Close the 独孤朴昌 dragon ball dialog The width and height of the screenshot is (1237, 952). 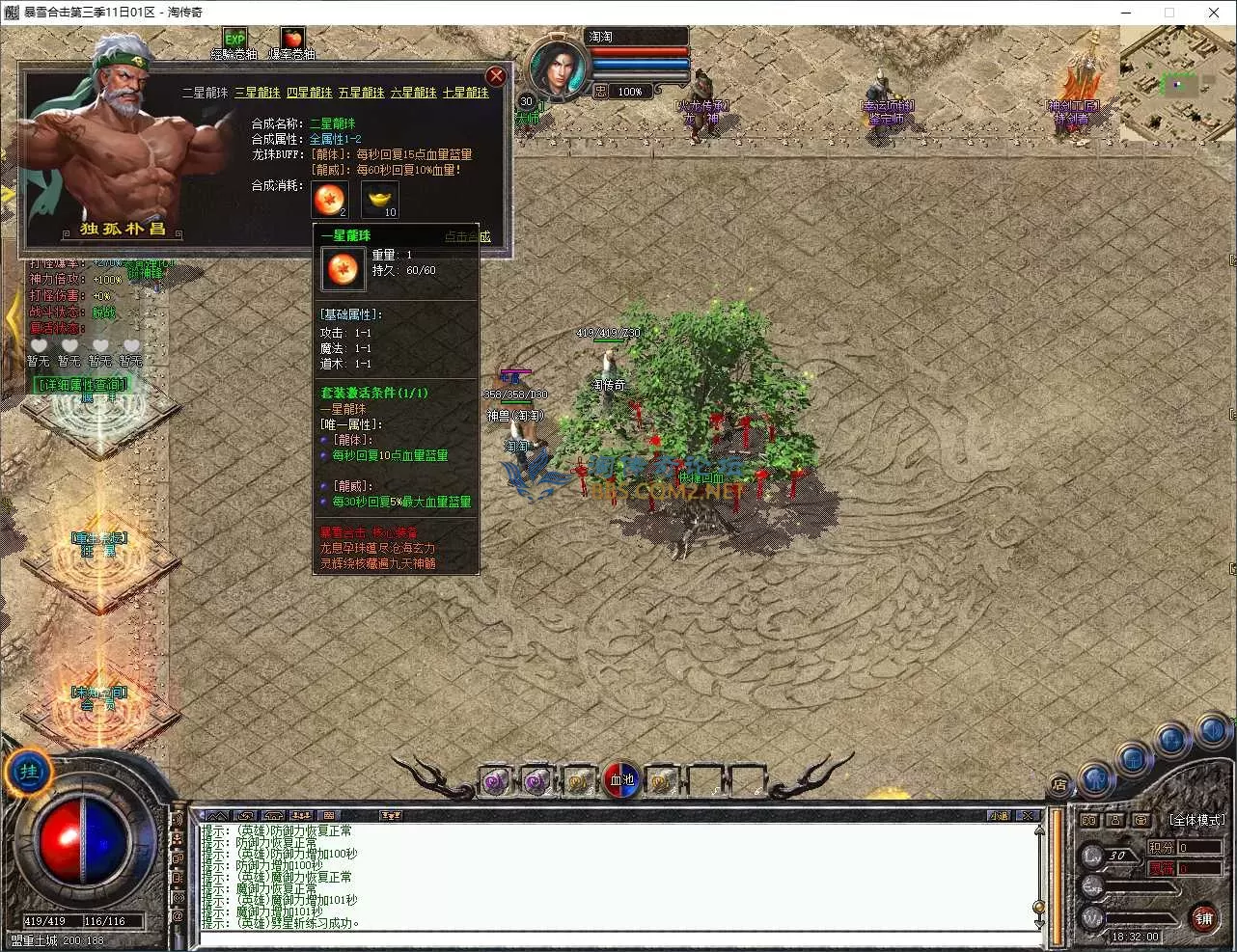(496, 76)
